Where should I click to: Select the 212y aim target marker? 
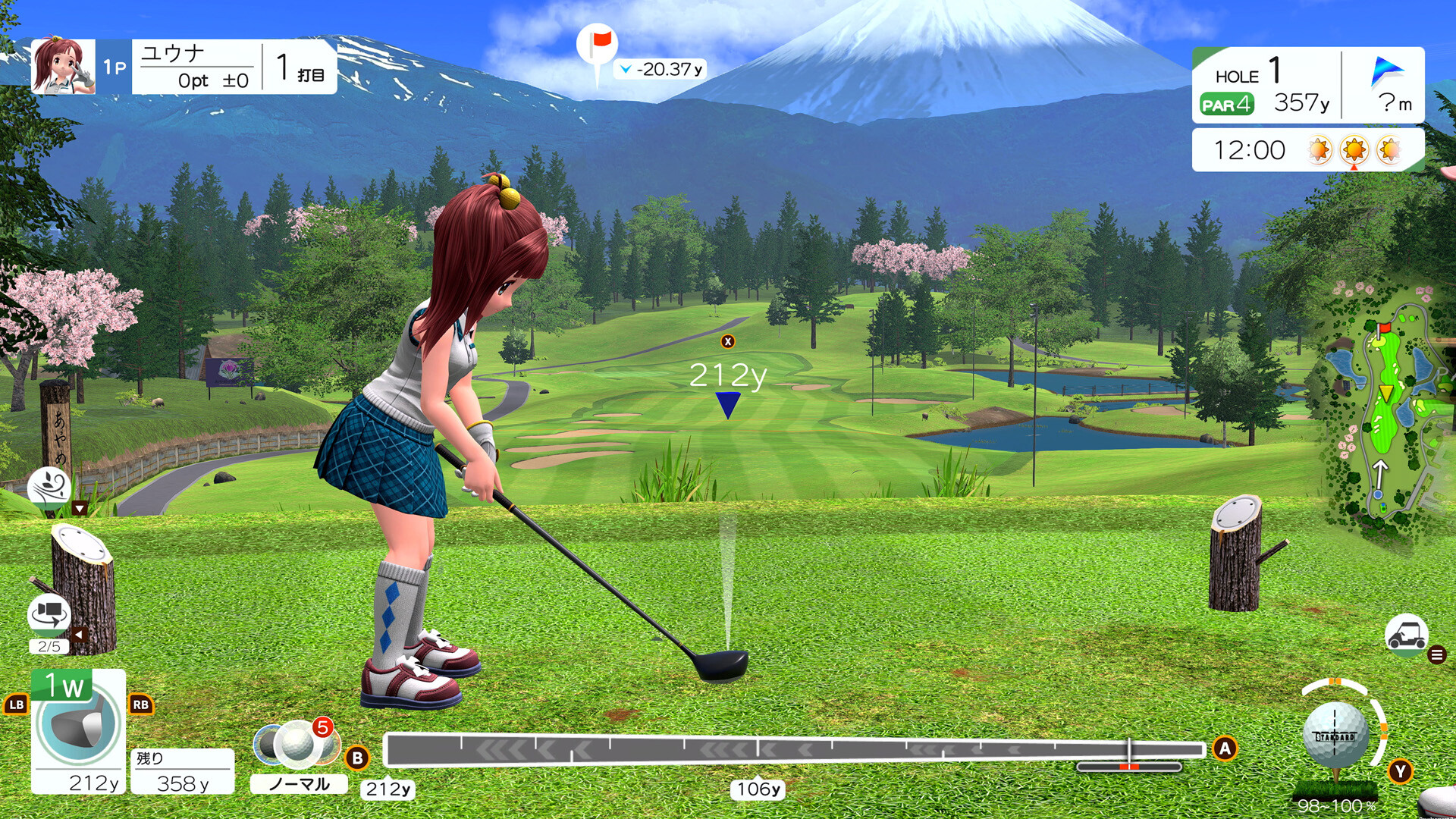728,404
